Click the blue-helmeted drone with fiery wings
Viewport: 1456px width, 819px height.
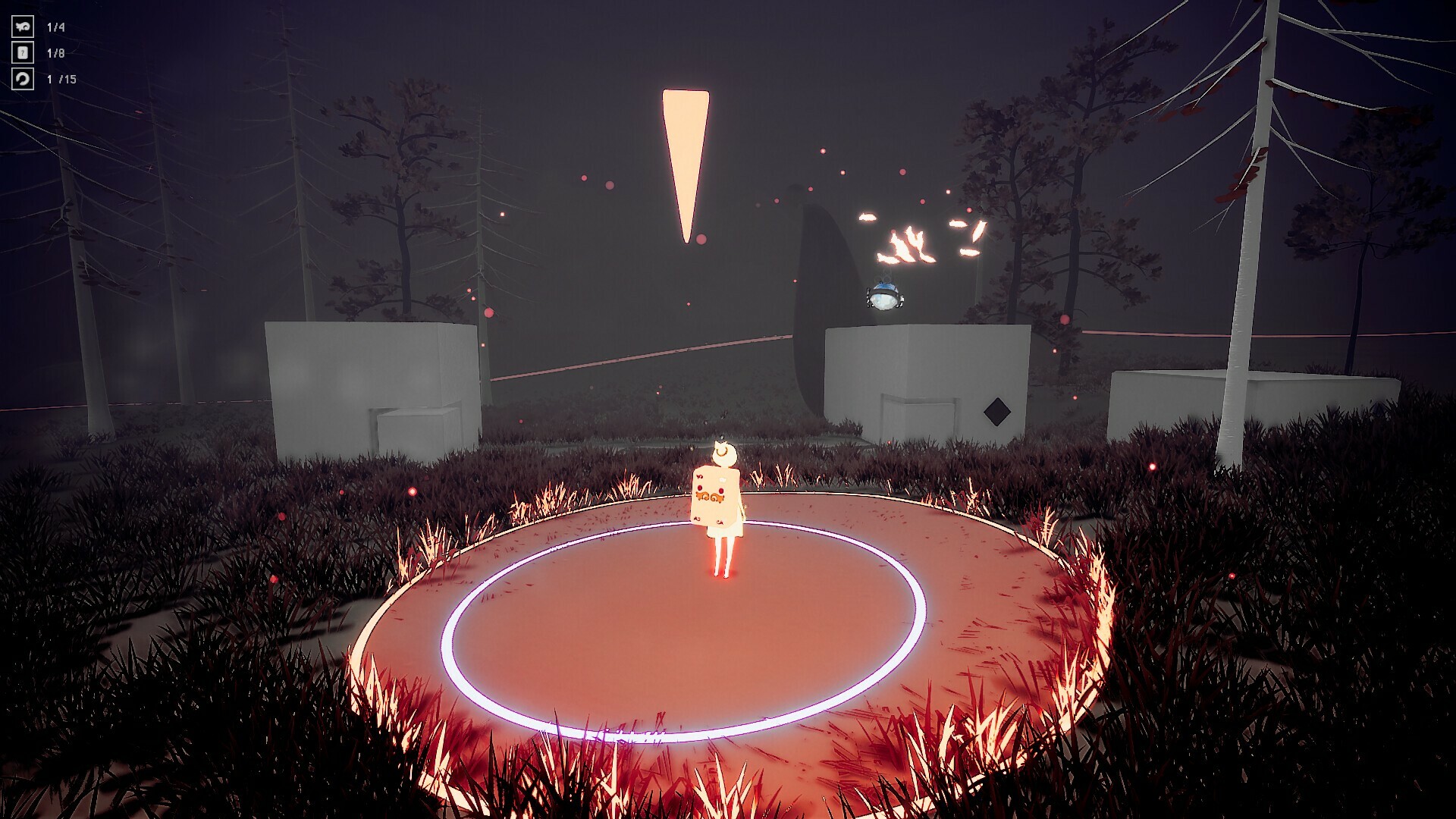[x=883, y=296]
